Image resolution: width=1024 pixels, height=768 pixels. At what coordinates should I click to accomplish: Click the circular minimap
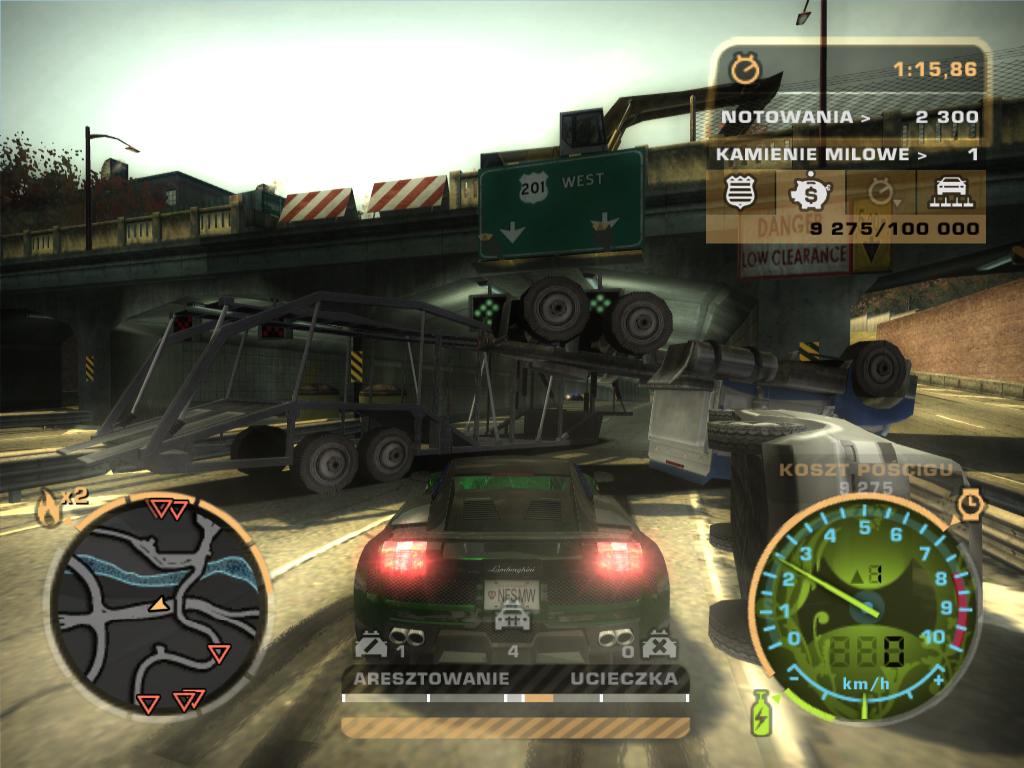[x=157, y=604]
